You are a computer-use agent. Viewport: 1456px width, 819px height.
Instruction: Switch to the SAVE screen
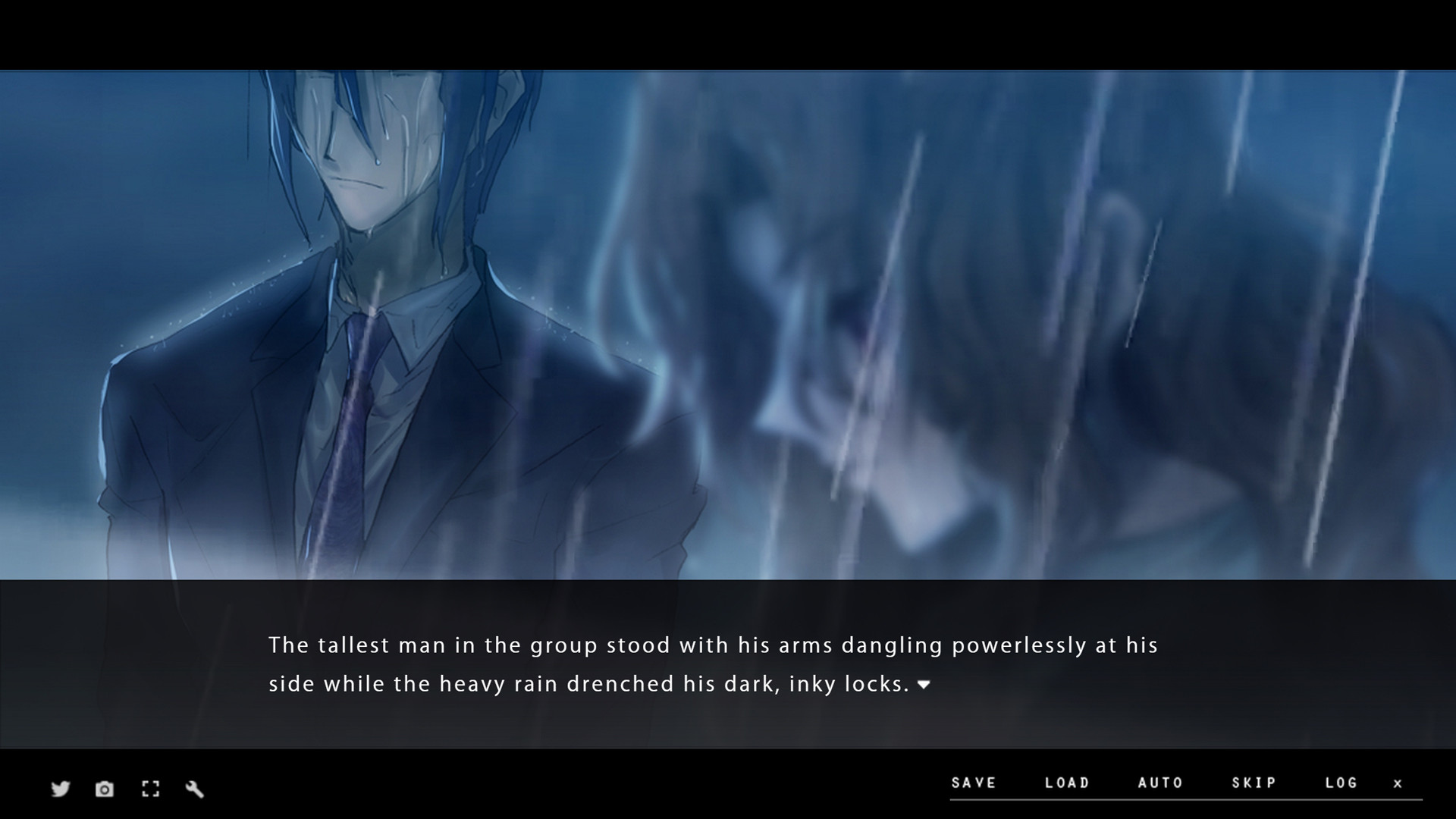[x=975, y=783]
